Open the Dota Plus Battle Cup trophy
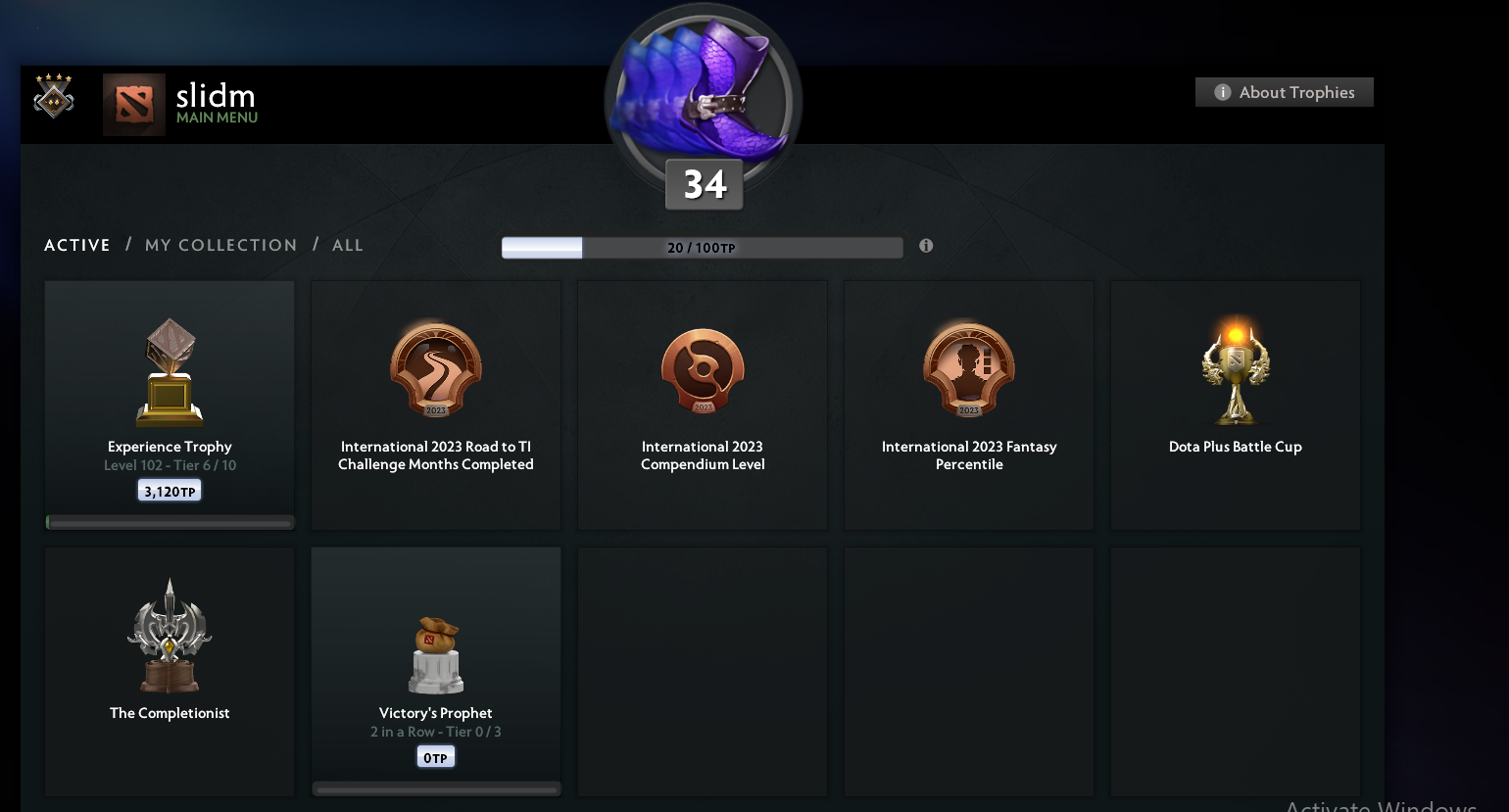 (1235, 369)
